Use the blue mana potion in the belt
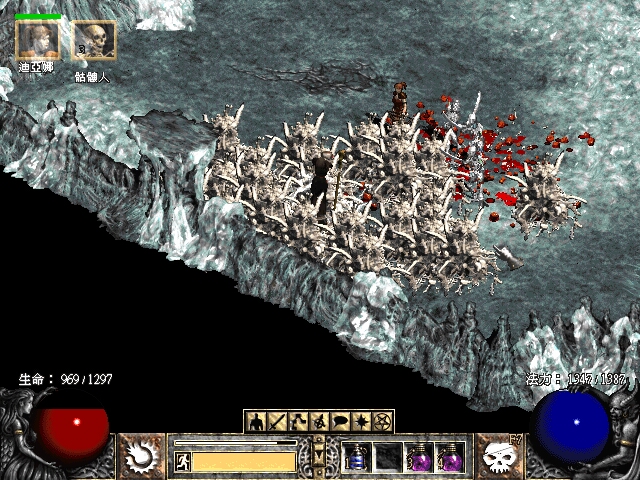 pos(357,457)
